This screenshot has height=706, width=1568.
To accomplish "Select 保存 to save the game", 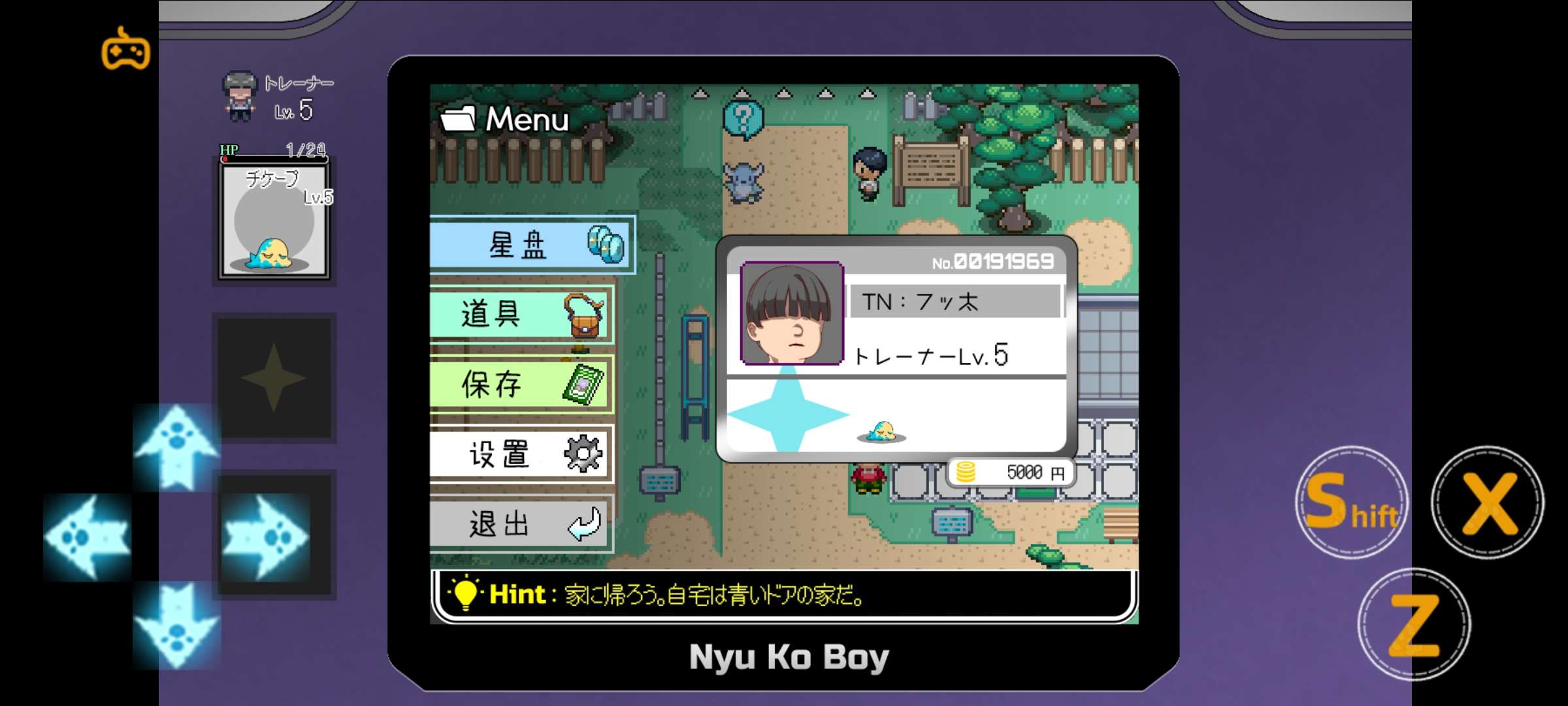I will (521, 384).
